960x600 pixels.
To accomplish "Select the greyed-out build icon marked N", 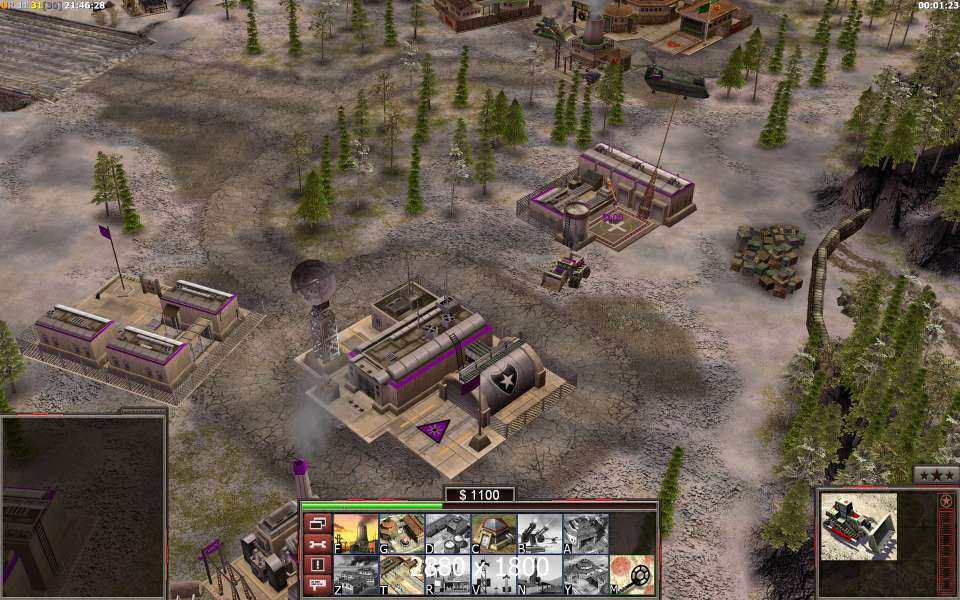I will click(x=539, y=575).
